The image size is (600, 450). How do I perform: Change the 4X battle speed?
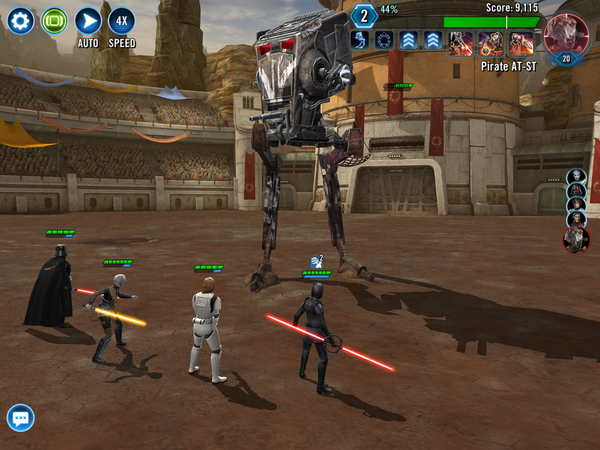click(x=121, y=21)
